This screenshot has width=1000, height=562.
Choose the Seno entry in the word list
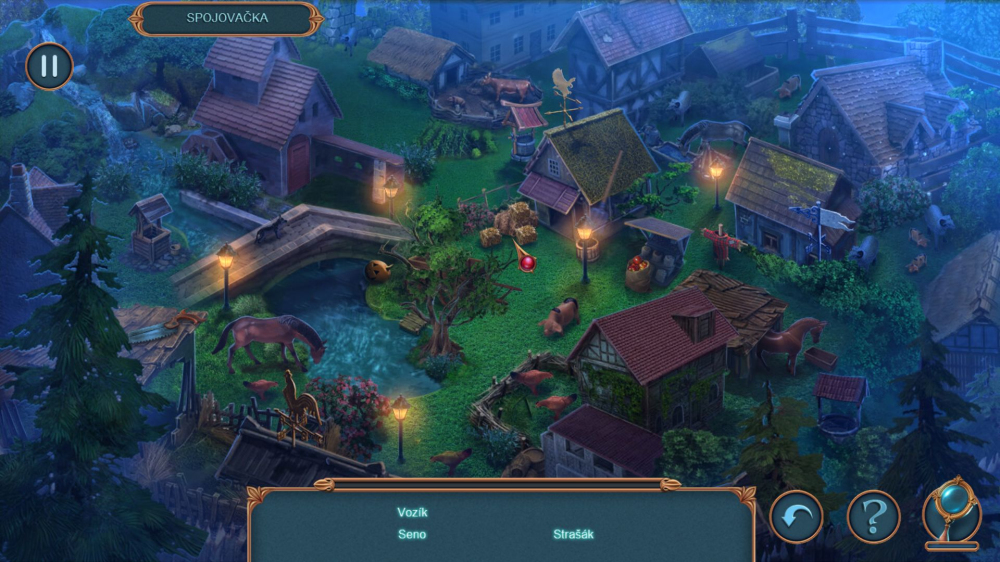click(412, 534)
